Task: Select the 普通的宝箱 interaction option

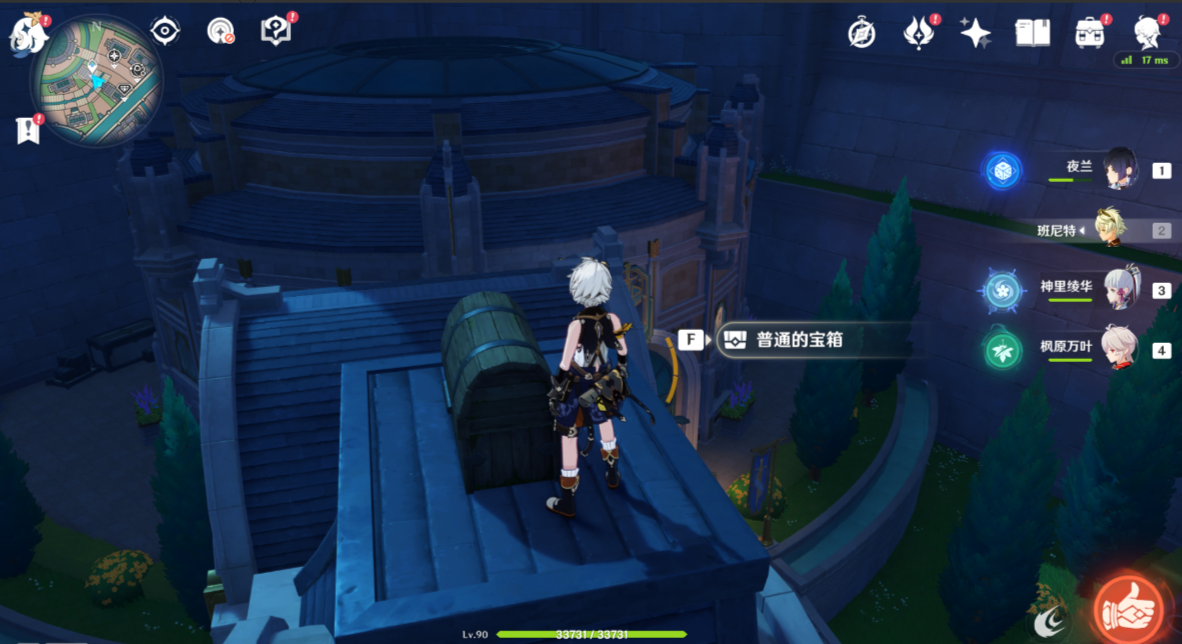Action: coord(798,340)
